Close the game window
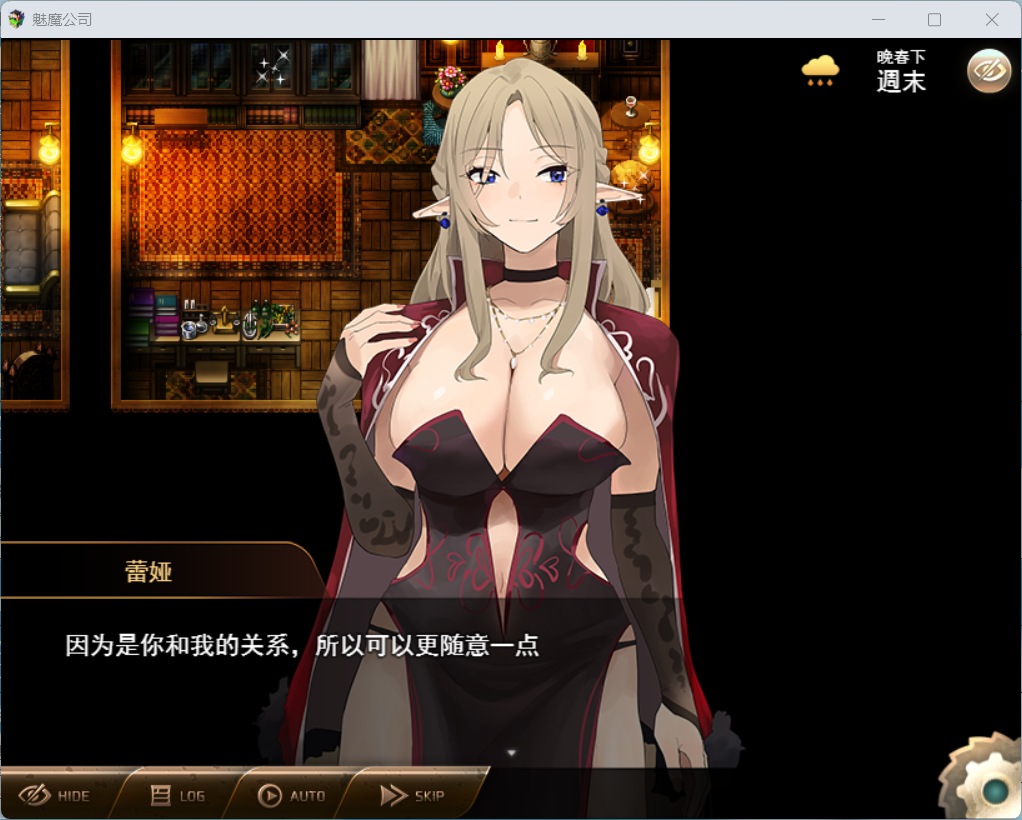1022x820 pixels. coord(991,19)
